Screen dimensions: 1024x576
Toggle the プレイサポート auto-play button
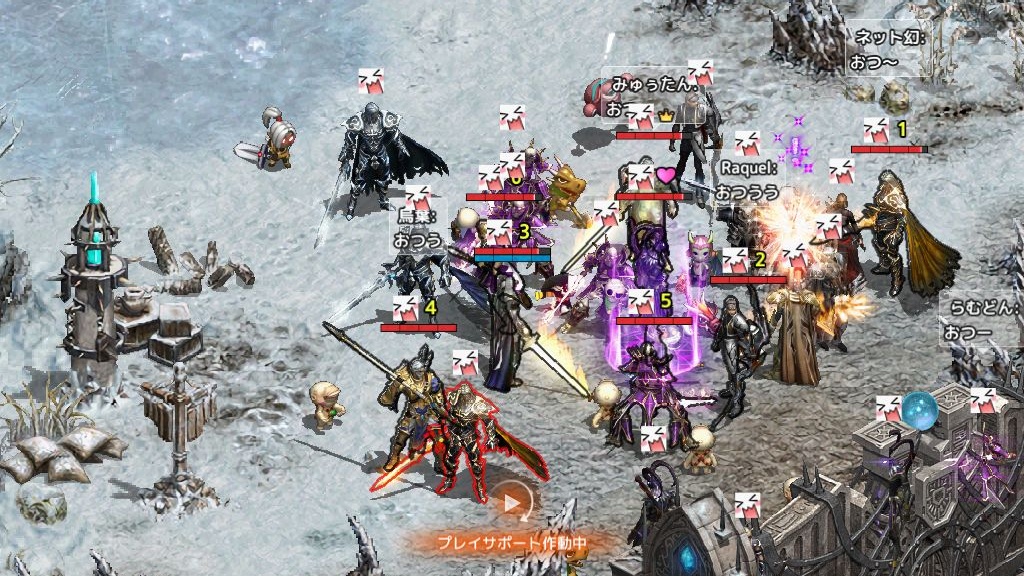pyautogui.click(x=513, y=505)
